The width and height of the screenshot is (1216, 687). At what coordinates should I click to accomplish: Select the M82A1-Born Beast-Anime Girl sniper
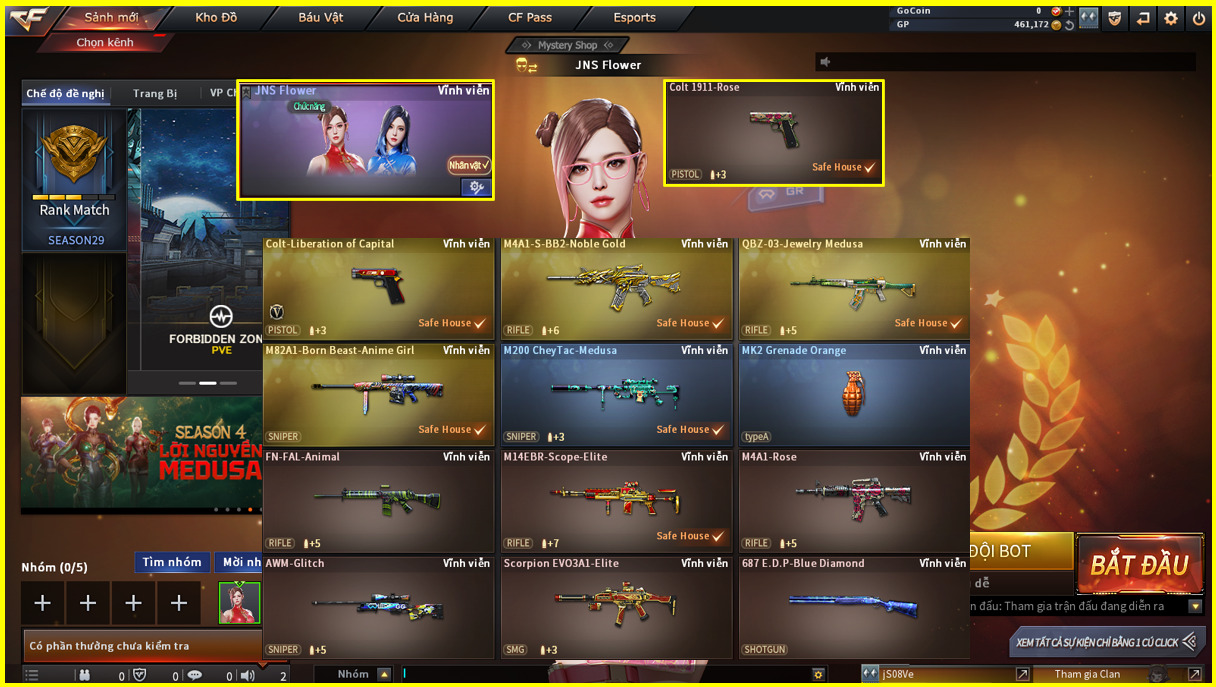pyautogui.click(x=378, y=394)
